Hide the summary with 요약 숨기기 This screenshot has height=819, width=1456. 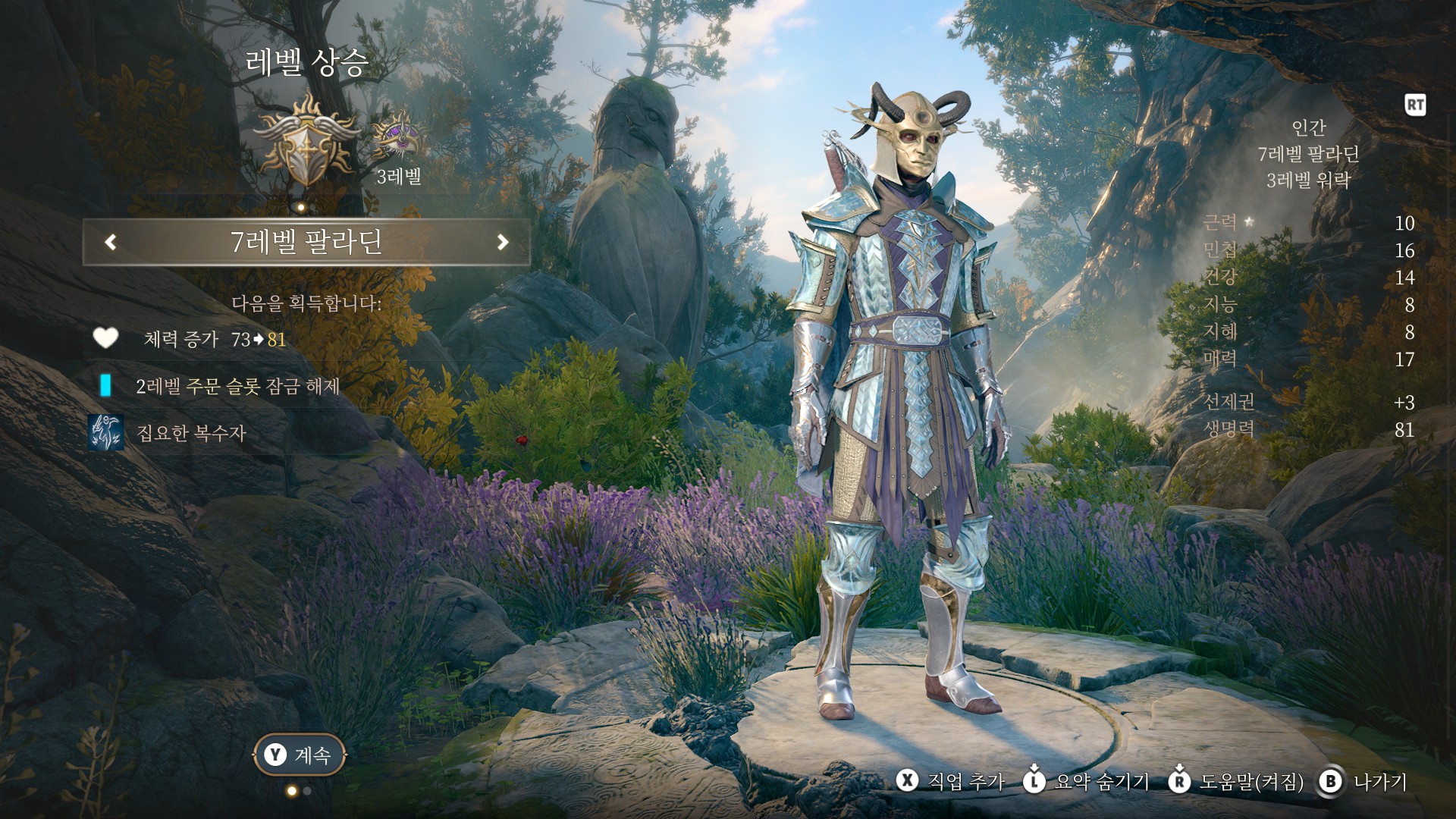click(x=1086, y=782)
